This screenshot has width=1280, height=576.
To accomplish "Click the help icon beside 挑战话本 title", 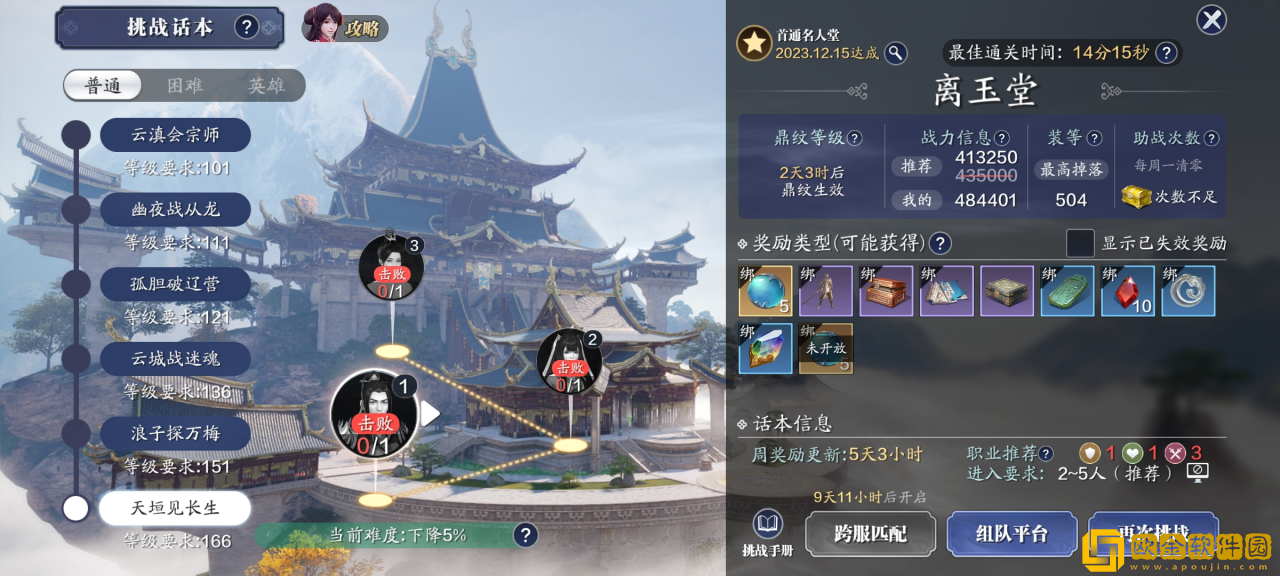I will [x=246, y=27].
